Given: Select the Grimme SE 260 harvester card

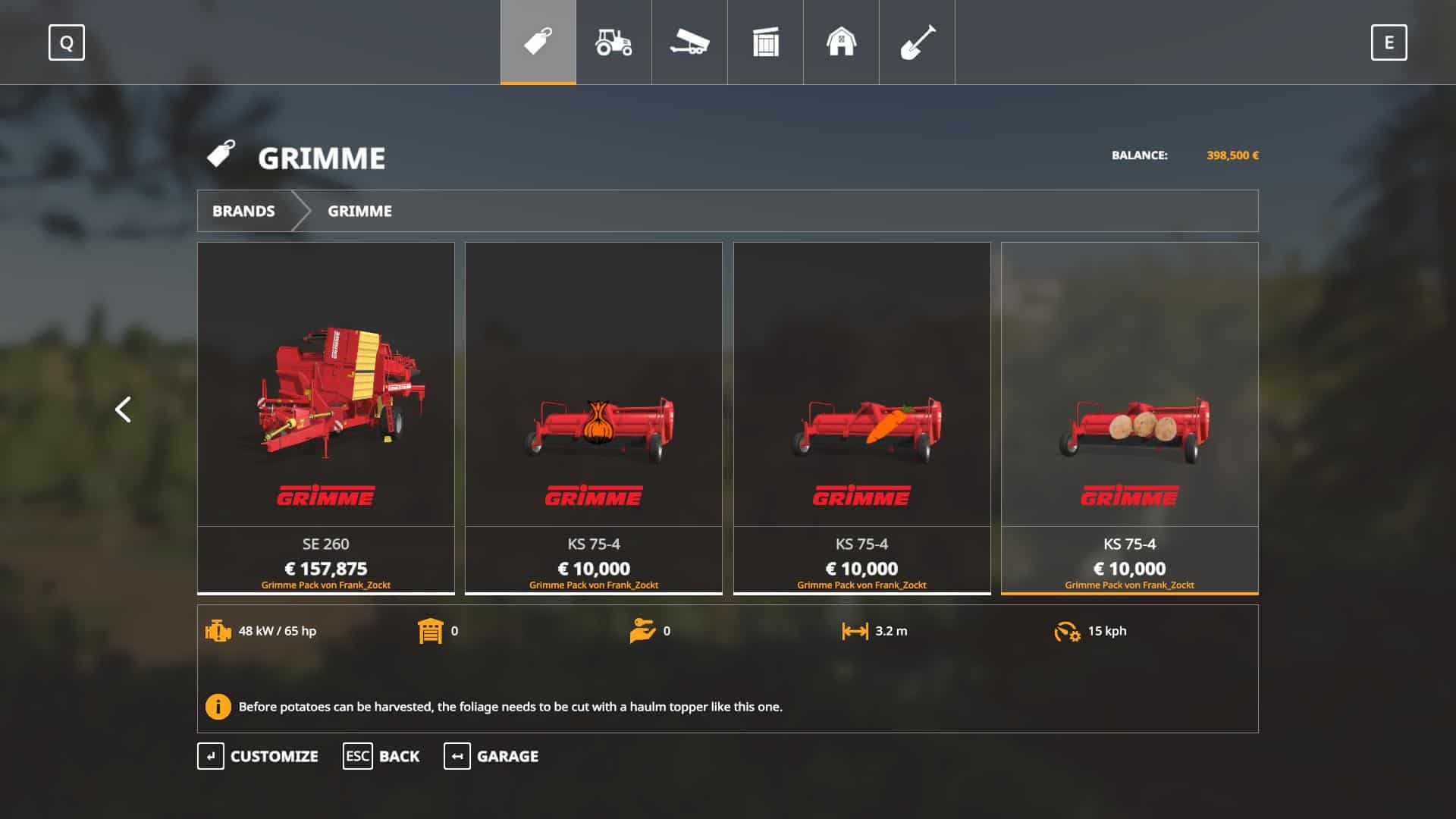Looking at the screenshot, I should (x=326, y=417).
